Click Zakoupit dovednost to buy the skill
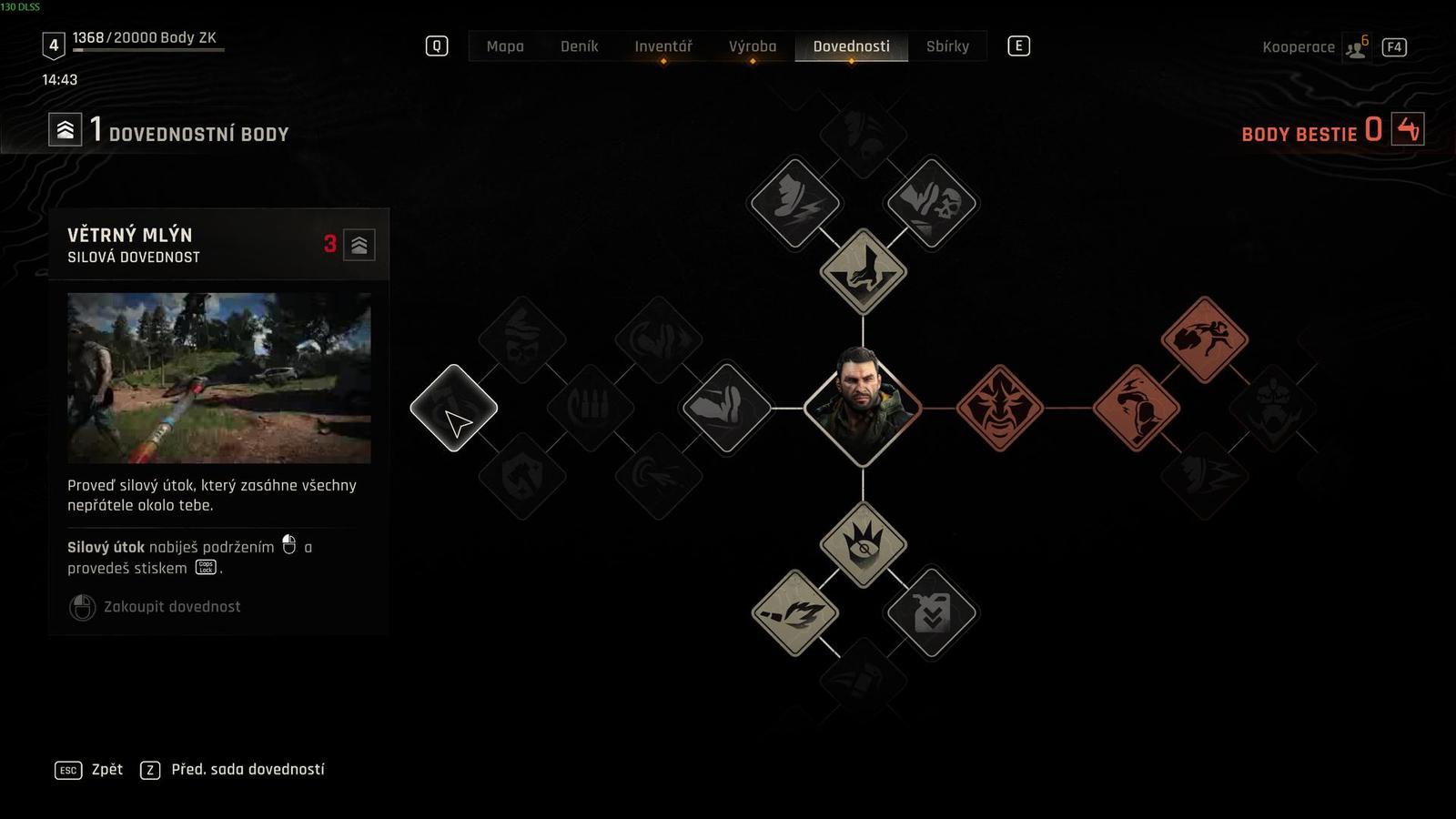This screenshot has width=1456, height=819. click(169, 606)
